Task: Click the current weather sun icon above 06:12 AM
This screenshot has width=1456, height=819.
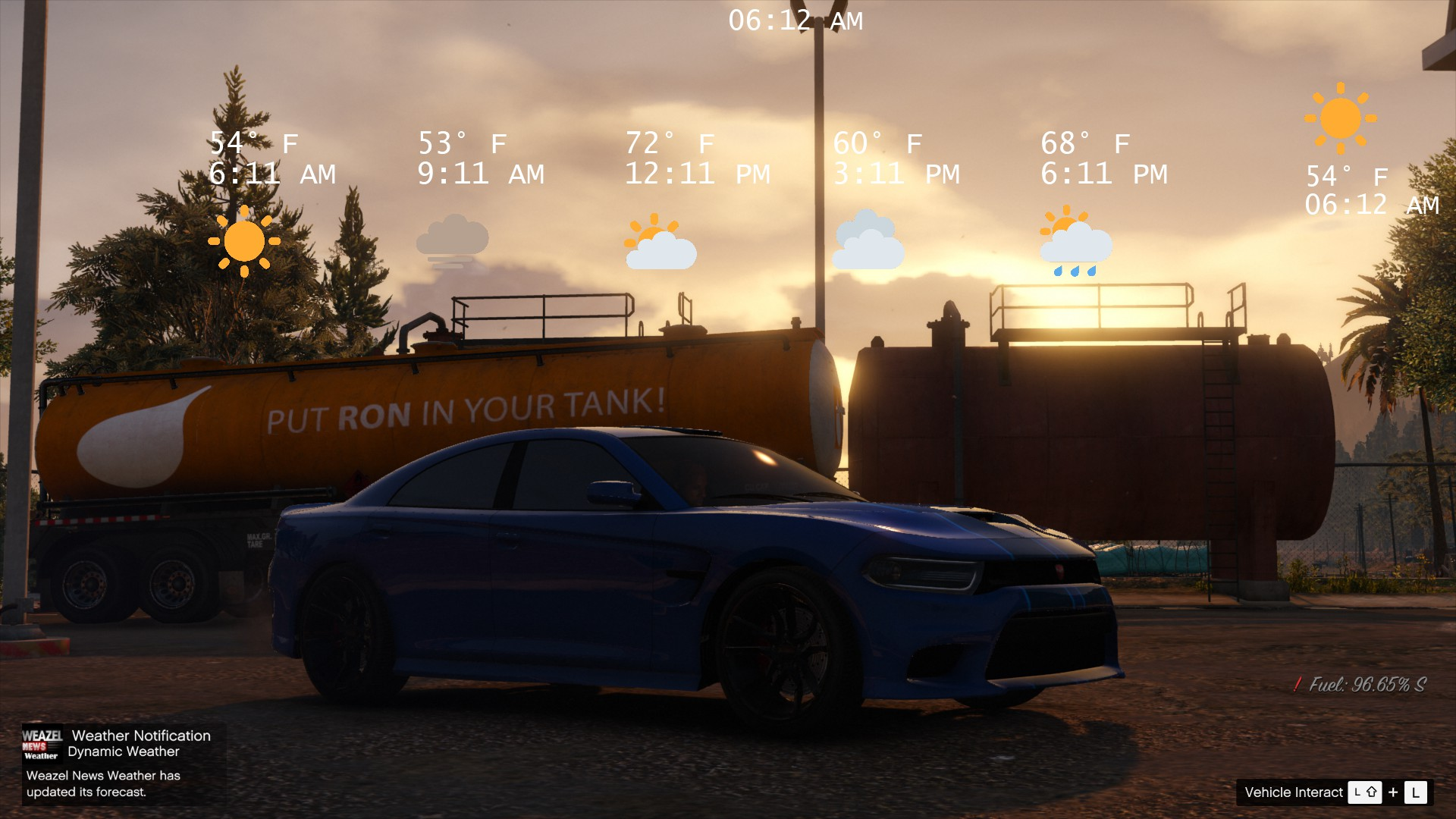Action: click(1341, 118)
